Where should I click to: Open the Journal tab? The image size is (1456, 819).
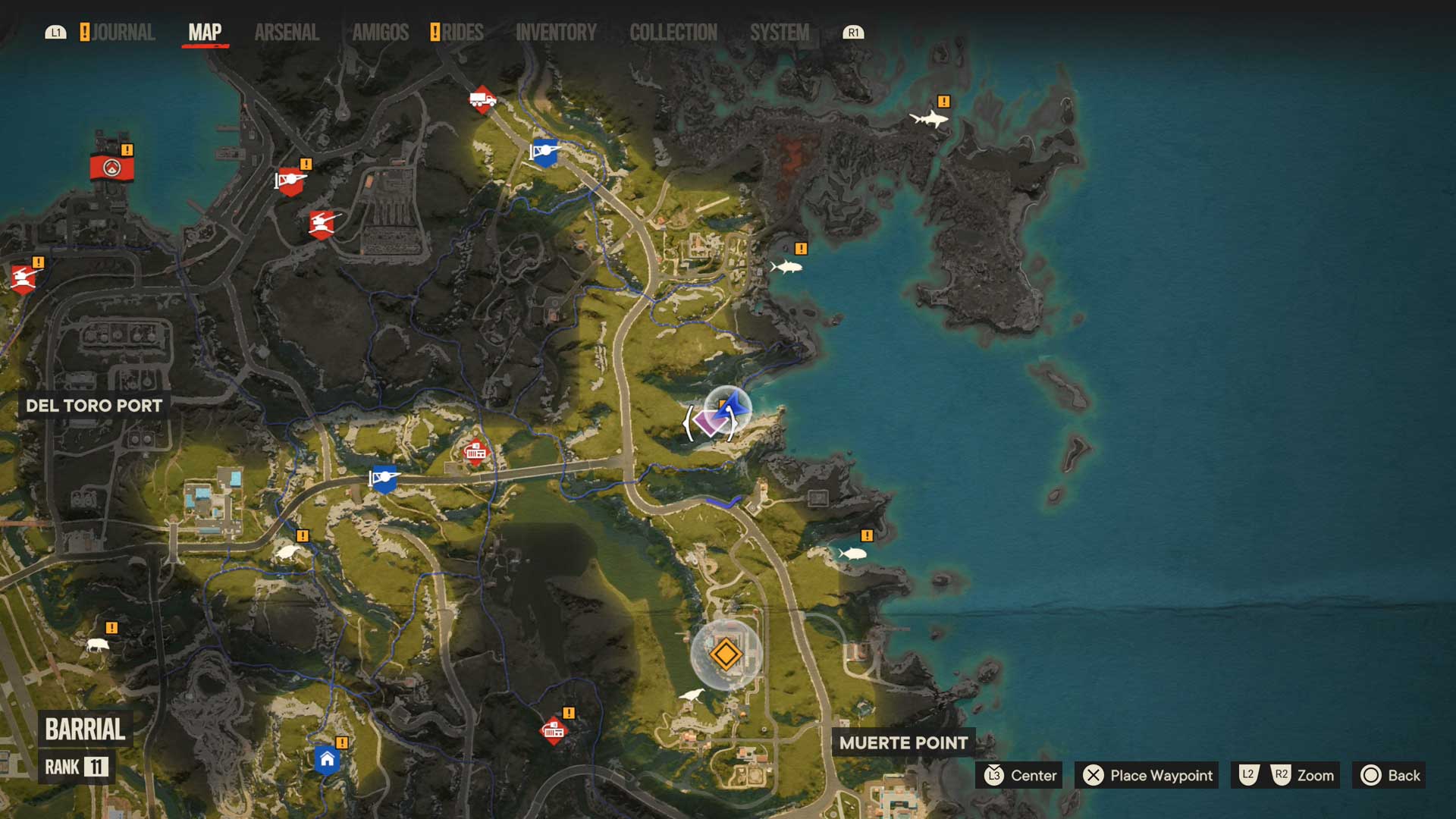click(123, 33)
